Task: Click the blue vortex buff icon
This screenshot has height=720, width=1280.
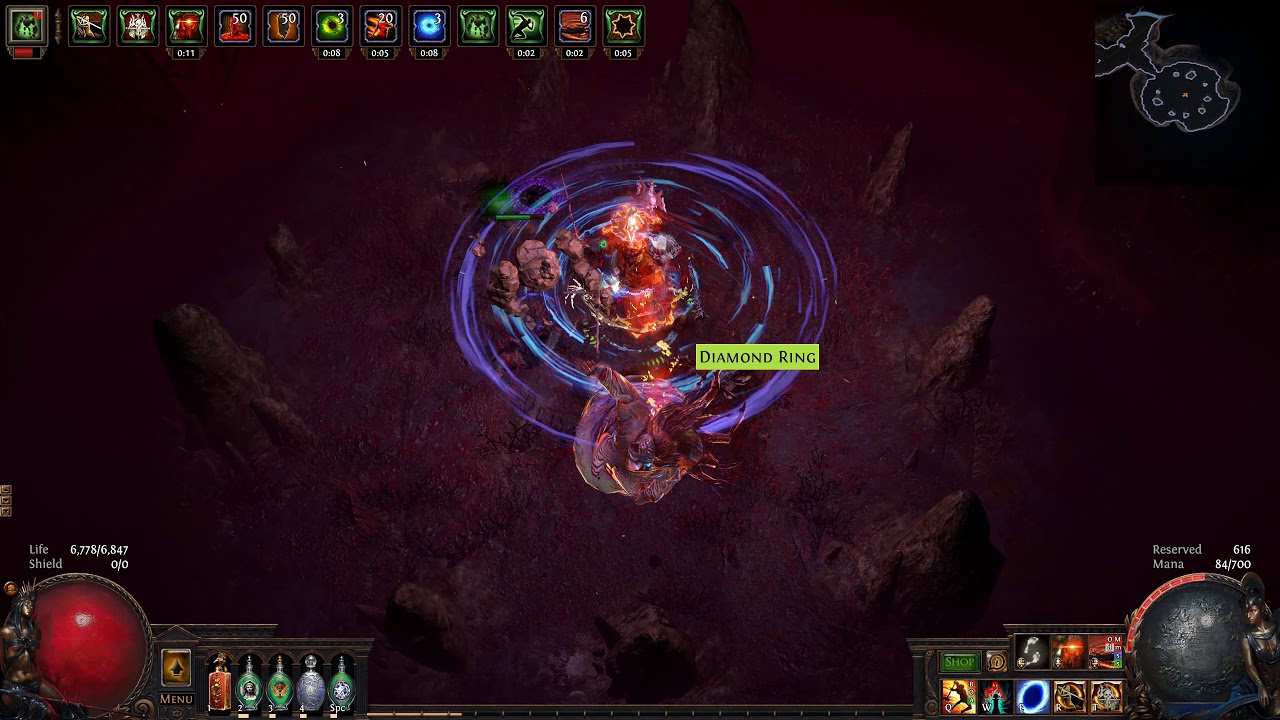Action: (x=429, y=26)
